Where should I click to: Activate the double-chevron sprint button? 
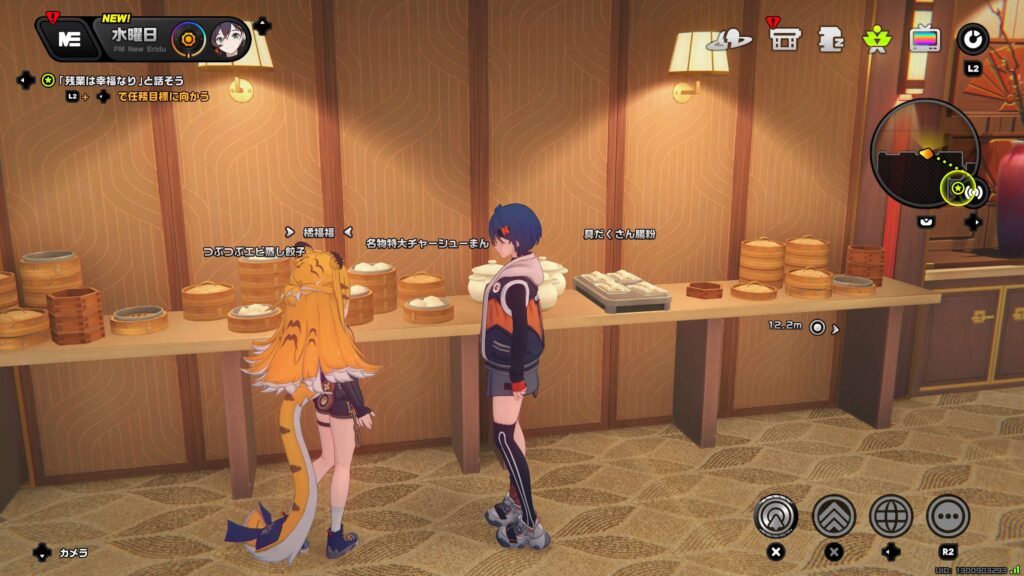click(x=833, y=516)
